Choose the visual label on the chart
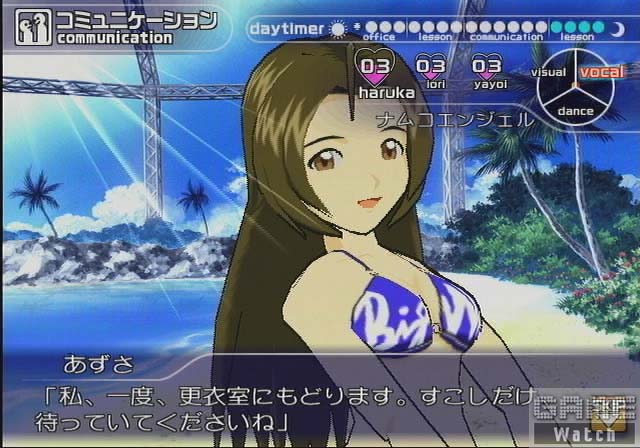Viewport: 640px width, 448px height. (x=549, y=72)
